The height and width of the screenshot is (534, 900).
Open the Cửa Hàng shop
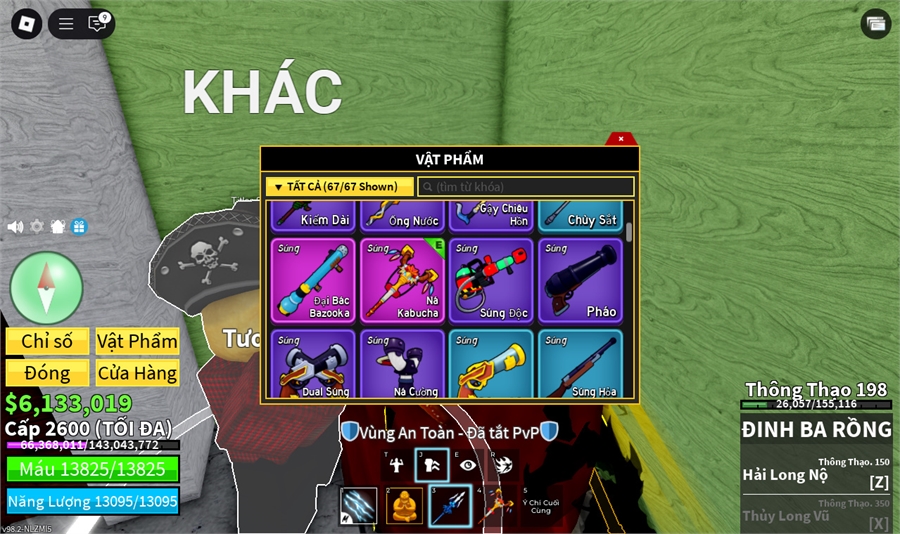[137, 373]
